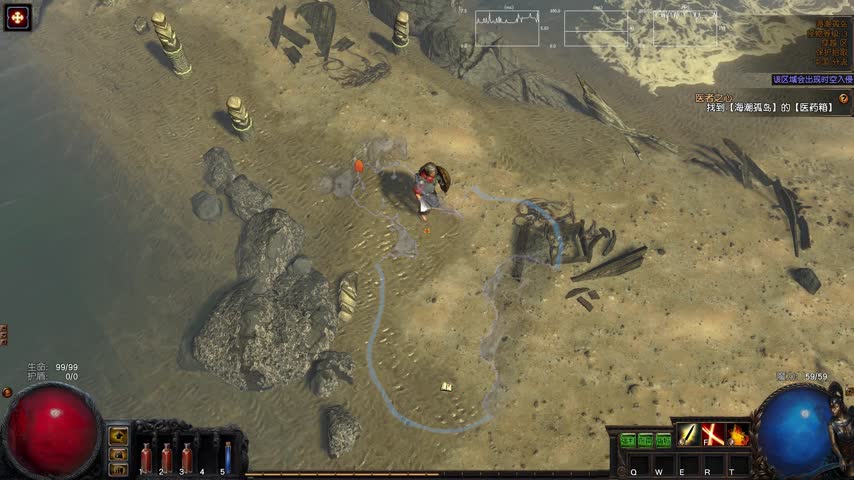Activate the sword default attack skill
This screenshot has height=480, width=854.
pyautogui.click(x=688, y=435)
